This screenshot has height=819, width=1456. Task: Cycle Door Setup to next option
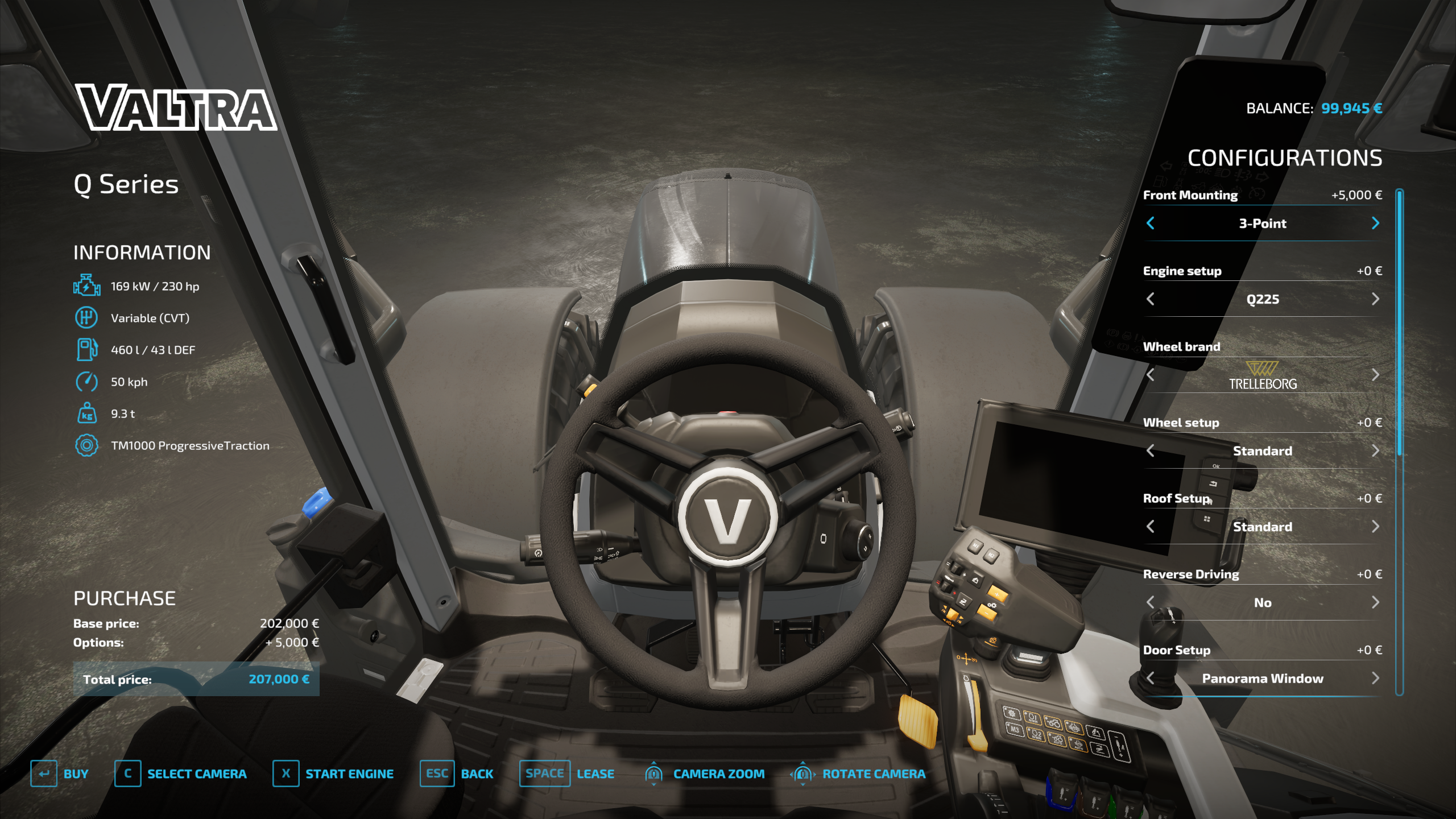1375,678
